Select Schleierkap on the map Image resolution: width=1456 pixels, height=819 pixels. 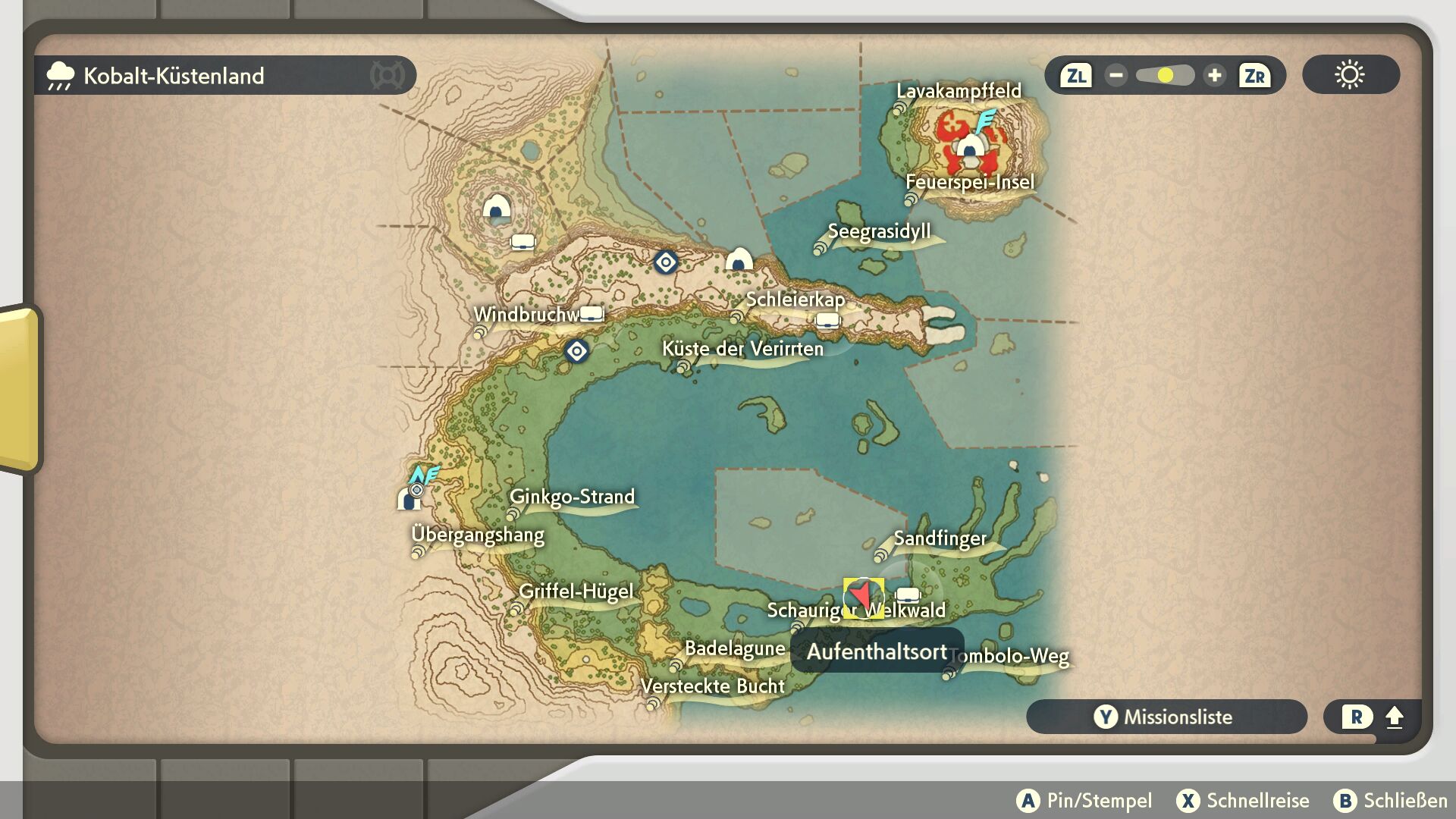pos(795,300)
